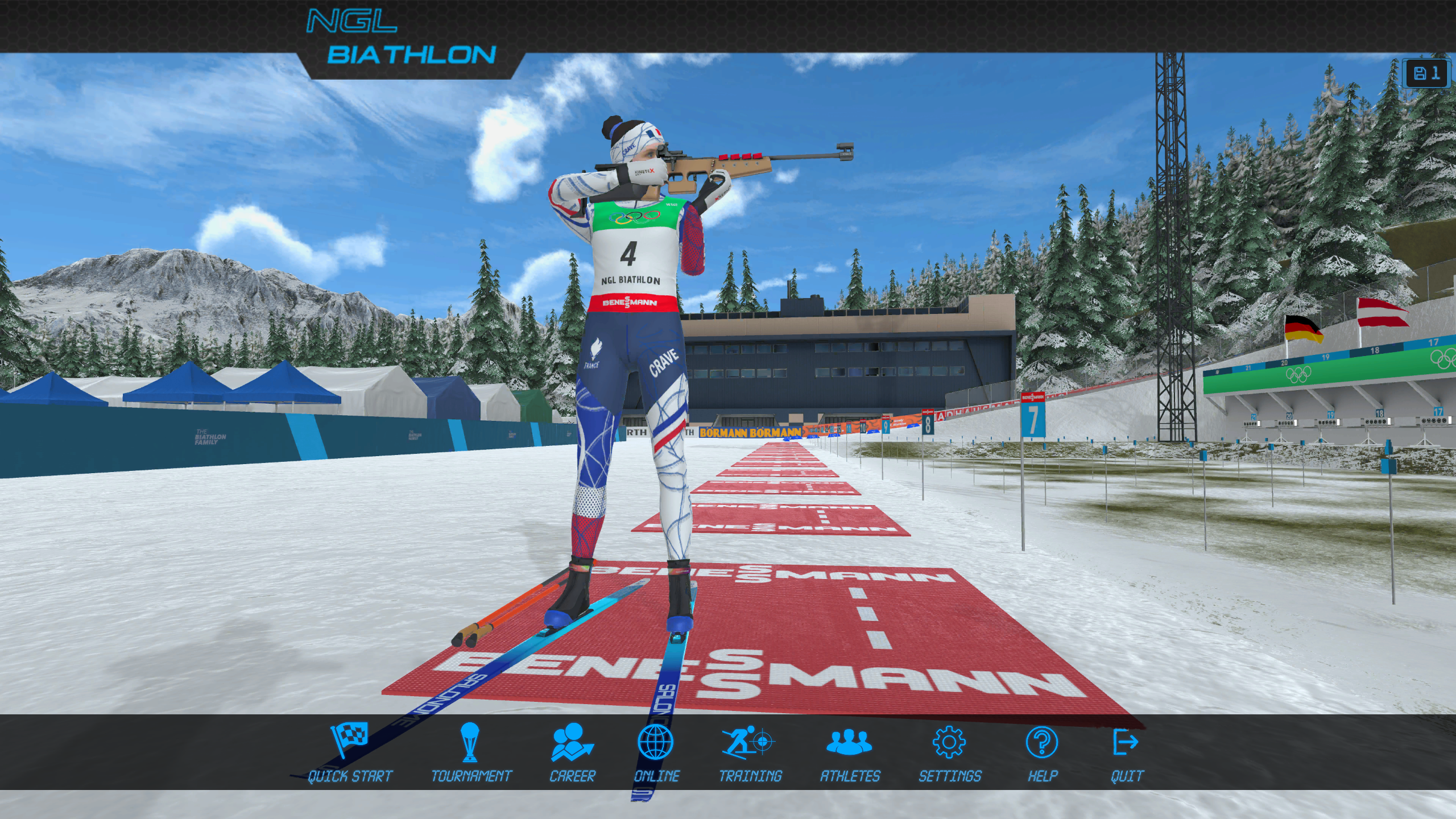Show the Help screen
1456x819 pixels.
1042,752
